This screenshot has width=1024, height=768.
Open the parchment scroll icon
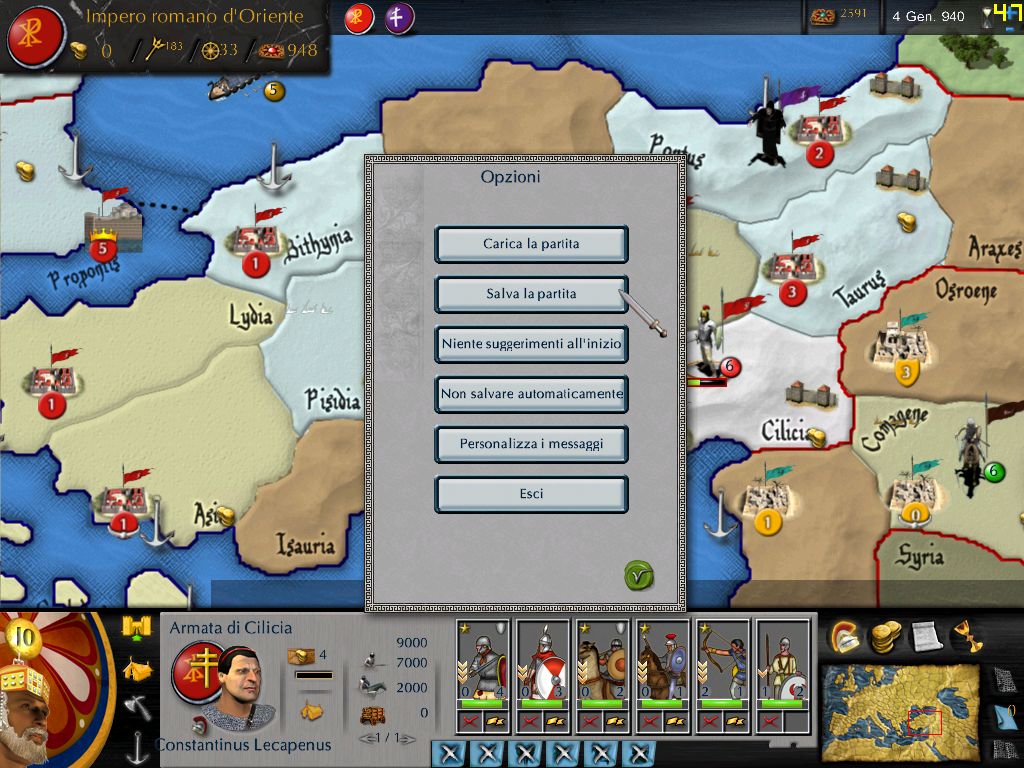[925, 636]
